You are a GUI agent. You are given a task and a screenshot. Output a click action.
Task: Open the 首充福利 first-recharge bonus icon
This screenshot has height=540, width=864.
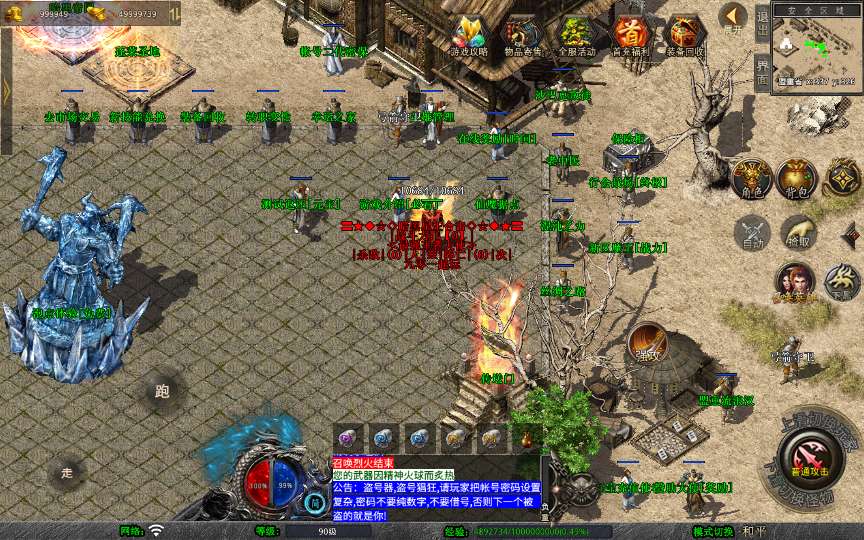tap(631, 36)
